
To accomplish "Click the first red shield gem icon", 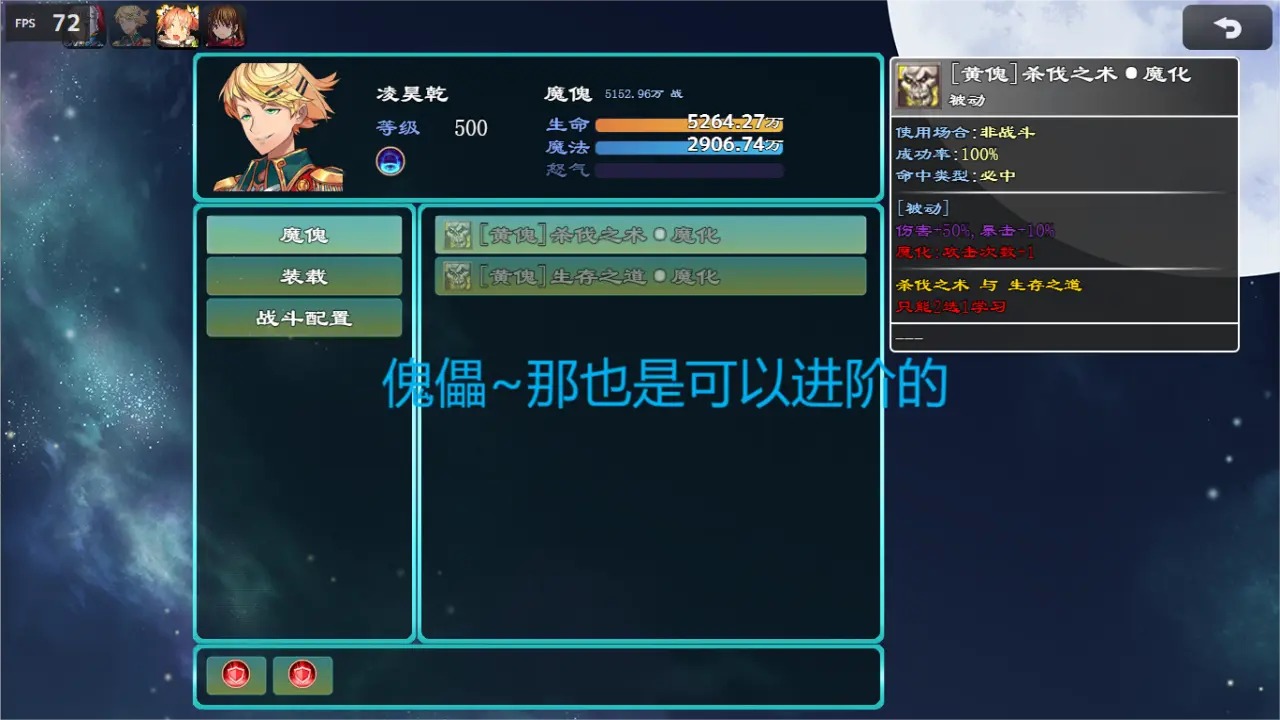I will coord(235,675).
